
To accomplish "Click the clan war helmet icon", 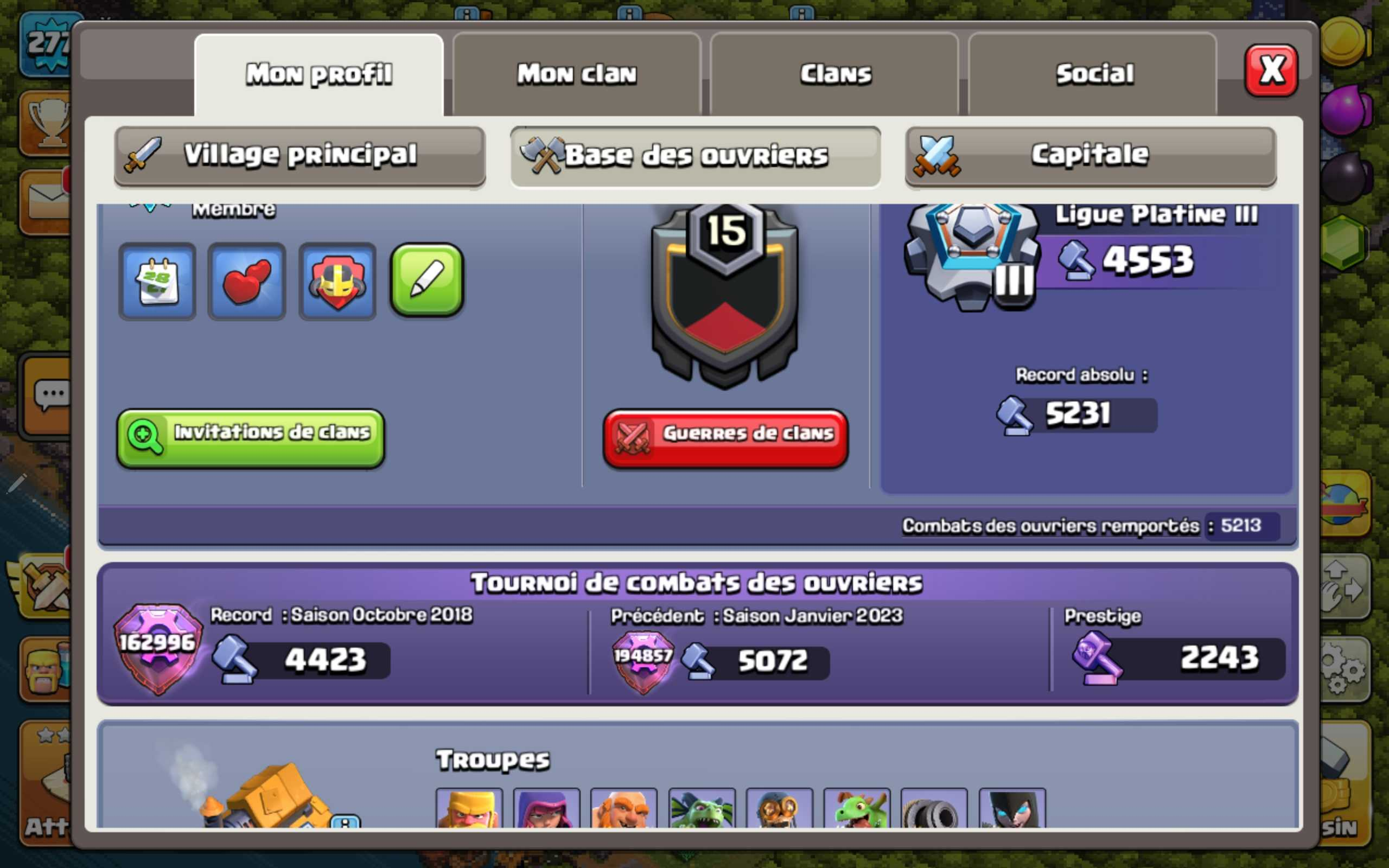I will 336,280.
